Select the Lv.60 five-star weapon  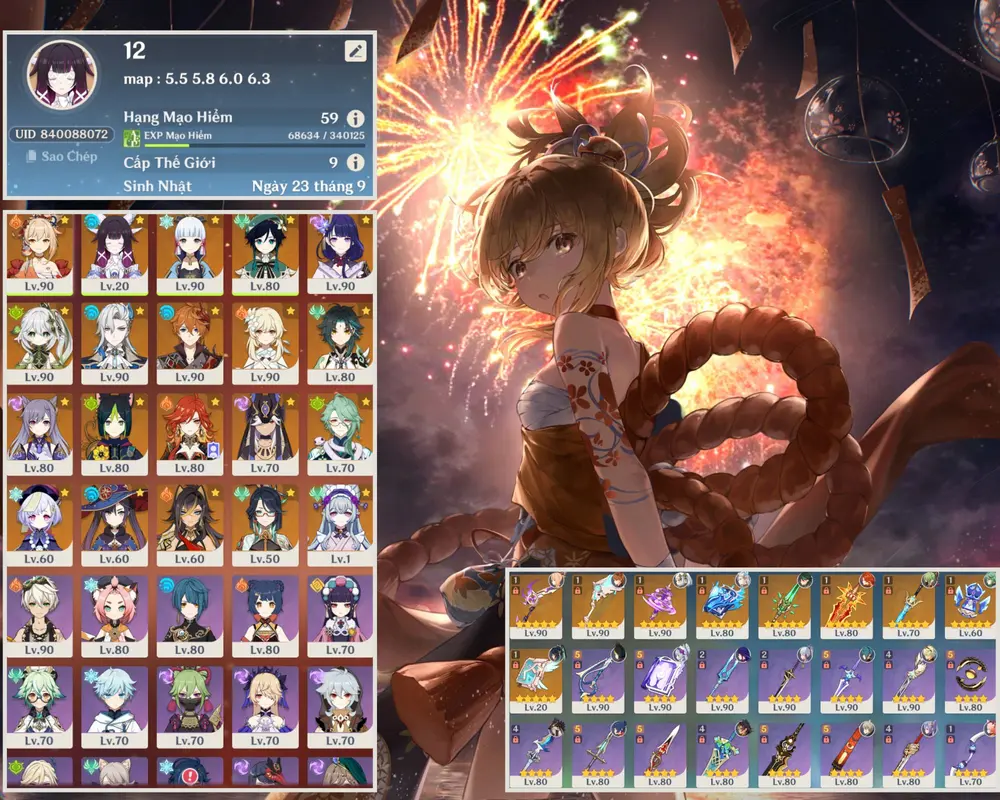click(970, 606)
